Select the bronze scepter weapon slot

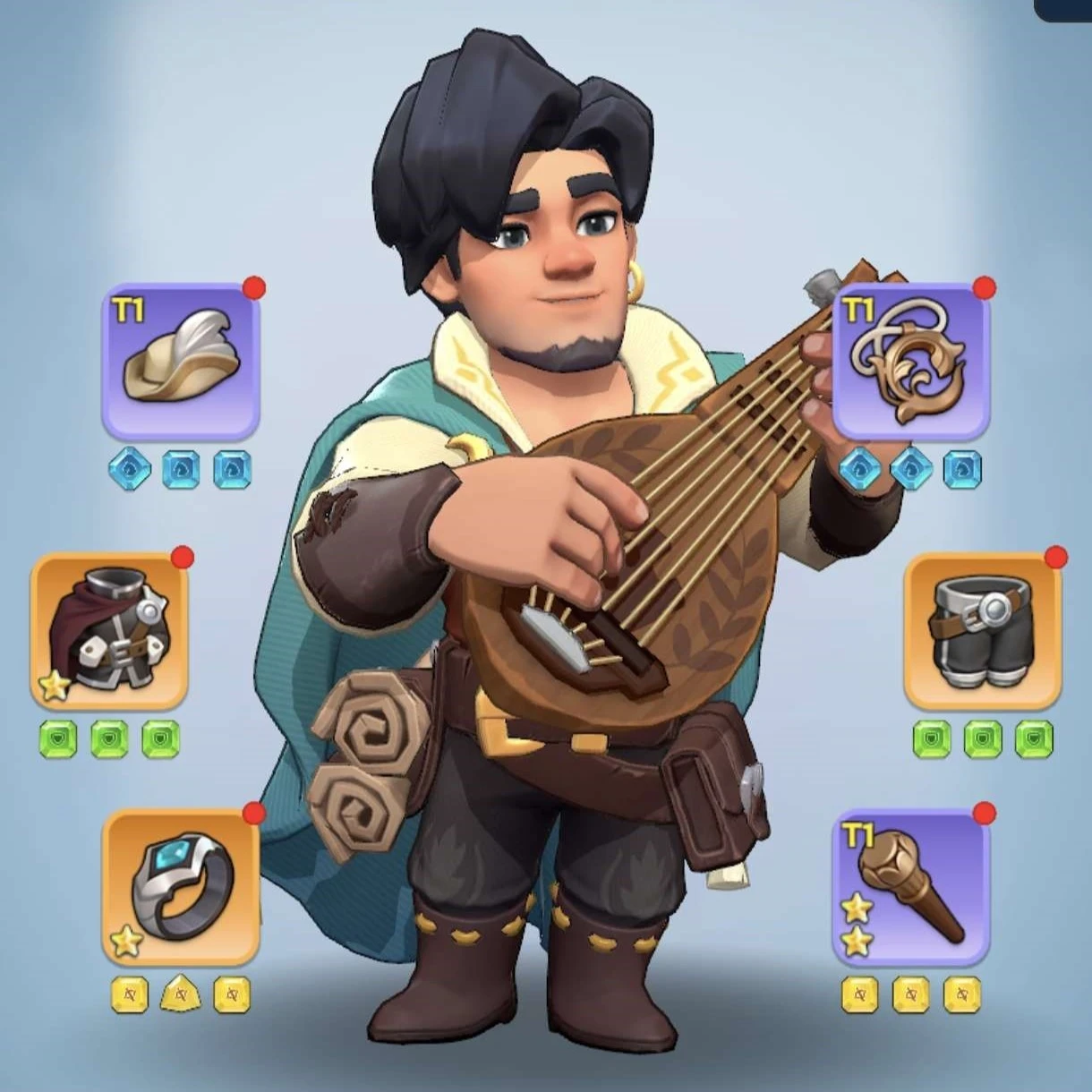coord(911,887)
